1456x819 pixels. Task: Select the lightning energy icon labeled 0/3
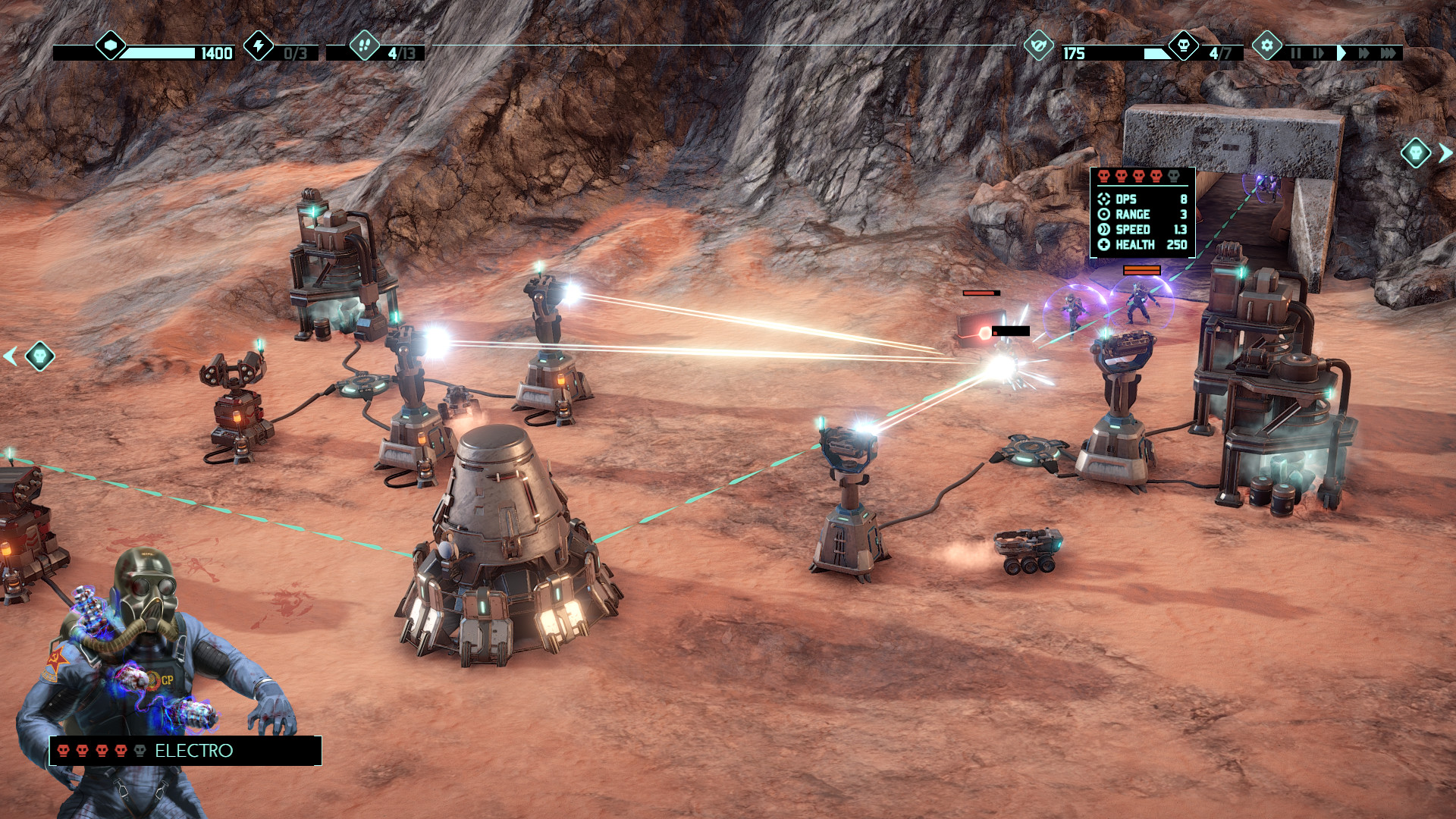coord(260,47)
